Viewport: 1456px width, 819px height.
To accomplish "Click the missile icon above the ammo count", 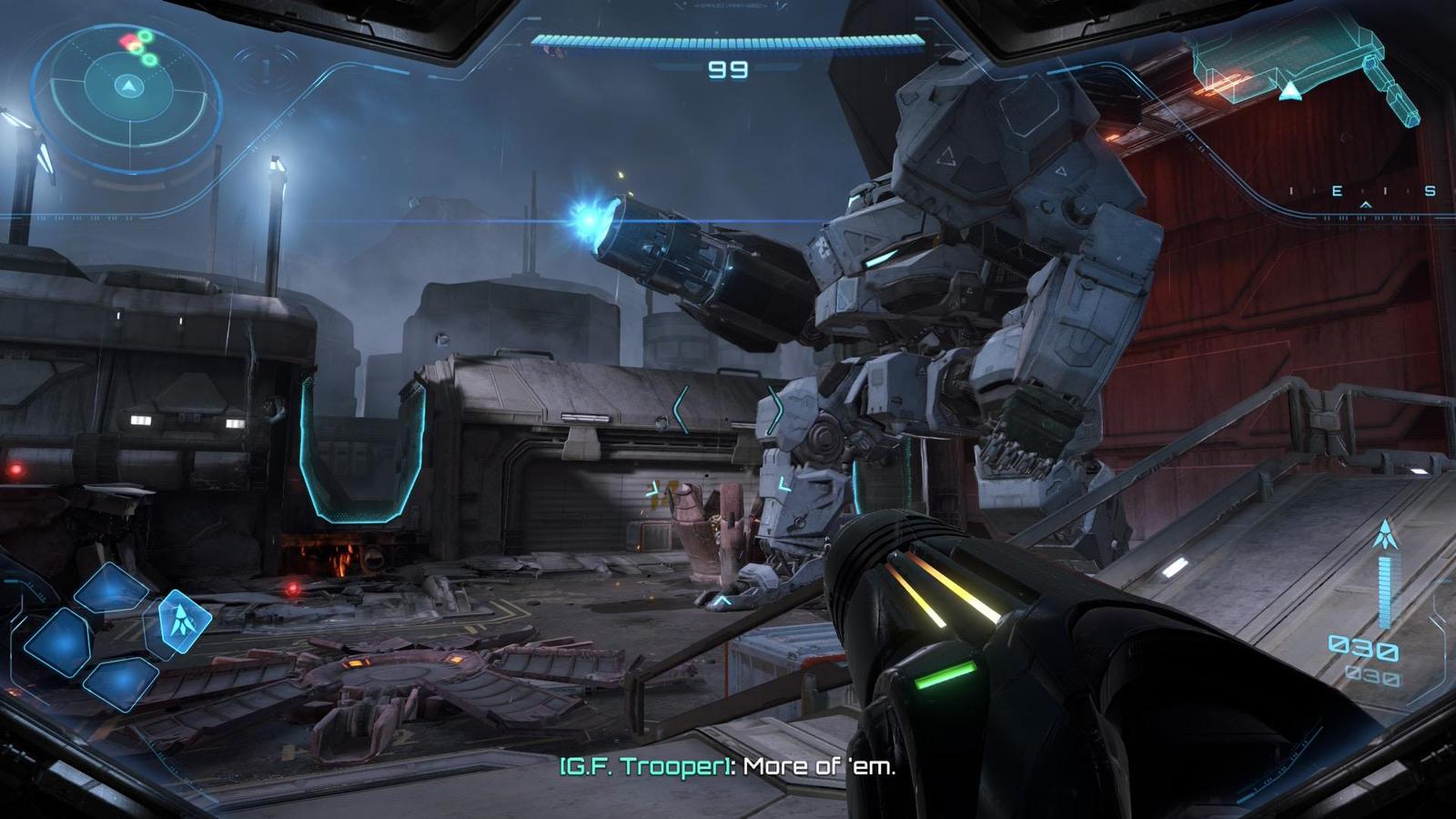I will pyautogui.click(x=1384, y=533).
